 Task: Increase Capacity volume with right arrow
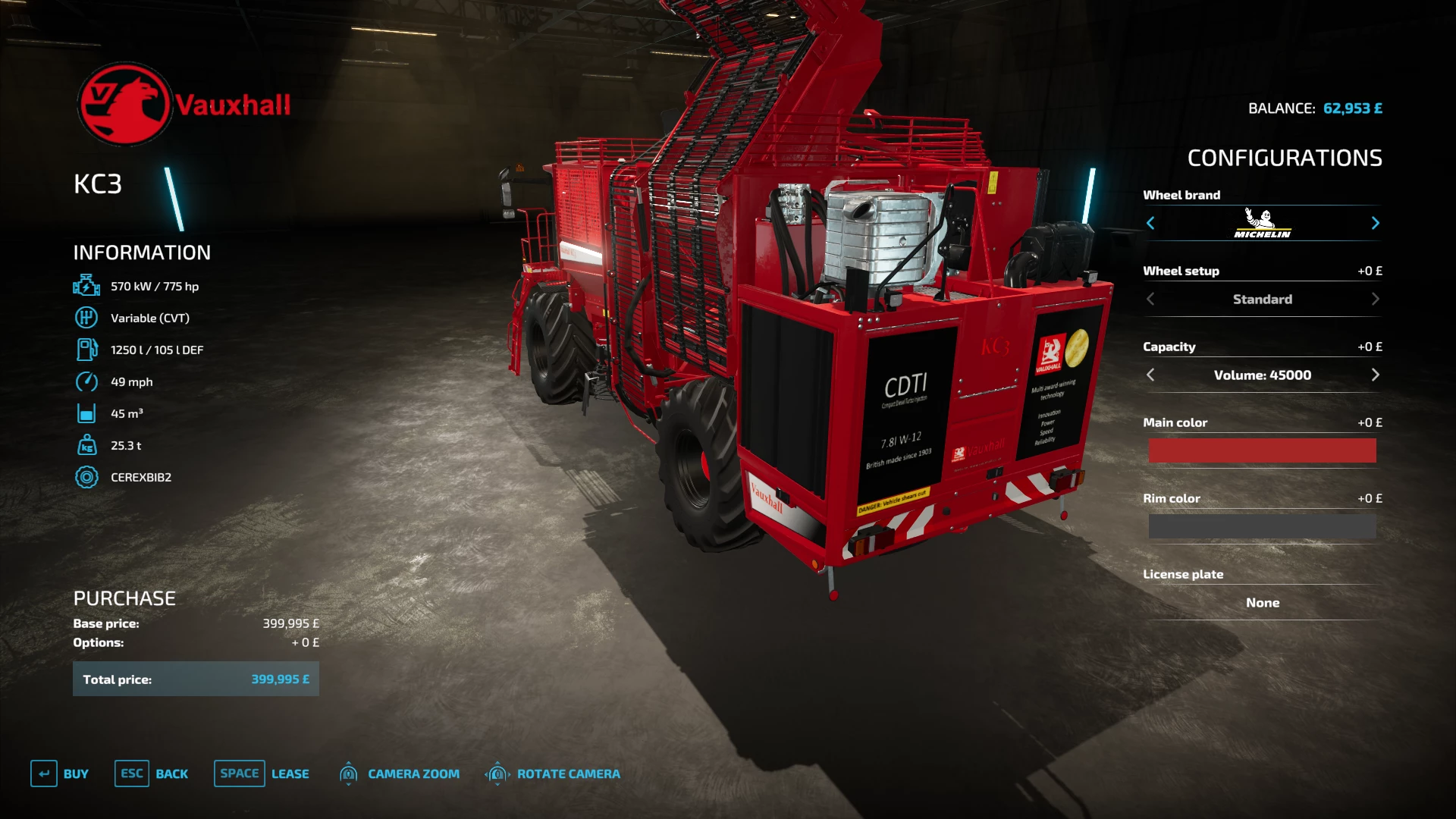(1375, 375)
